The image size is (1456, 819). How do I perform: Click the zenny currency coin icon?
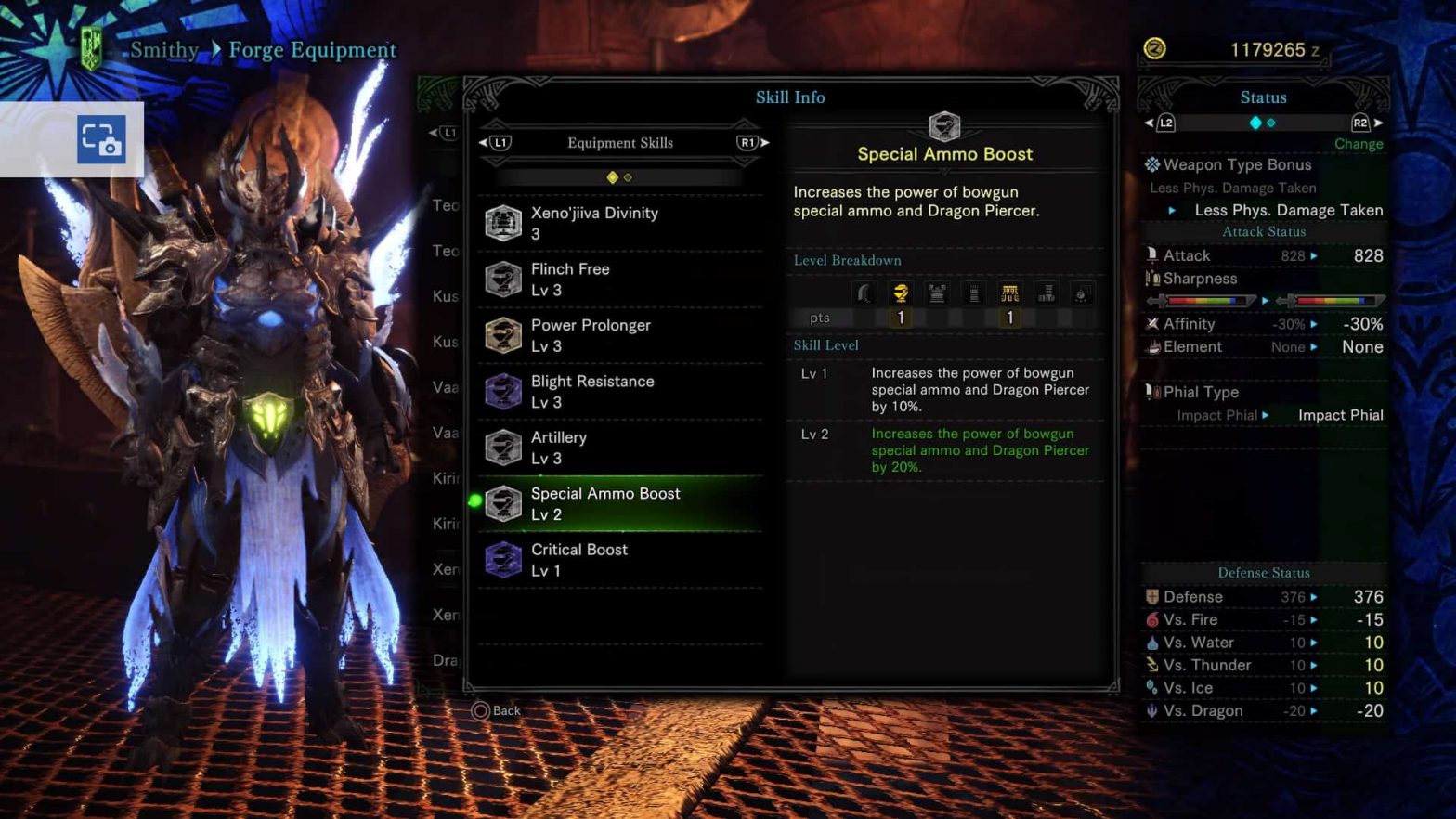[1157, 49]
